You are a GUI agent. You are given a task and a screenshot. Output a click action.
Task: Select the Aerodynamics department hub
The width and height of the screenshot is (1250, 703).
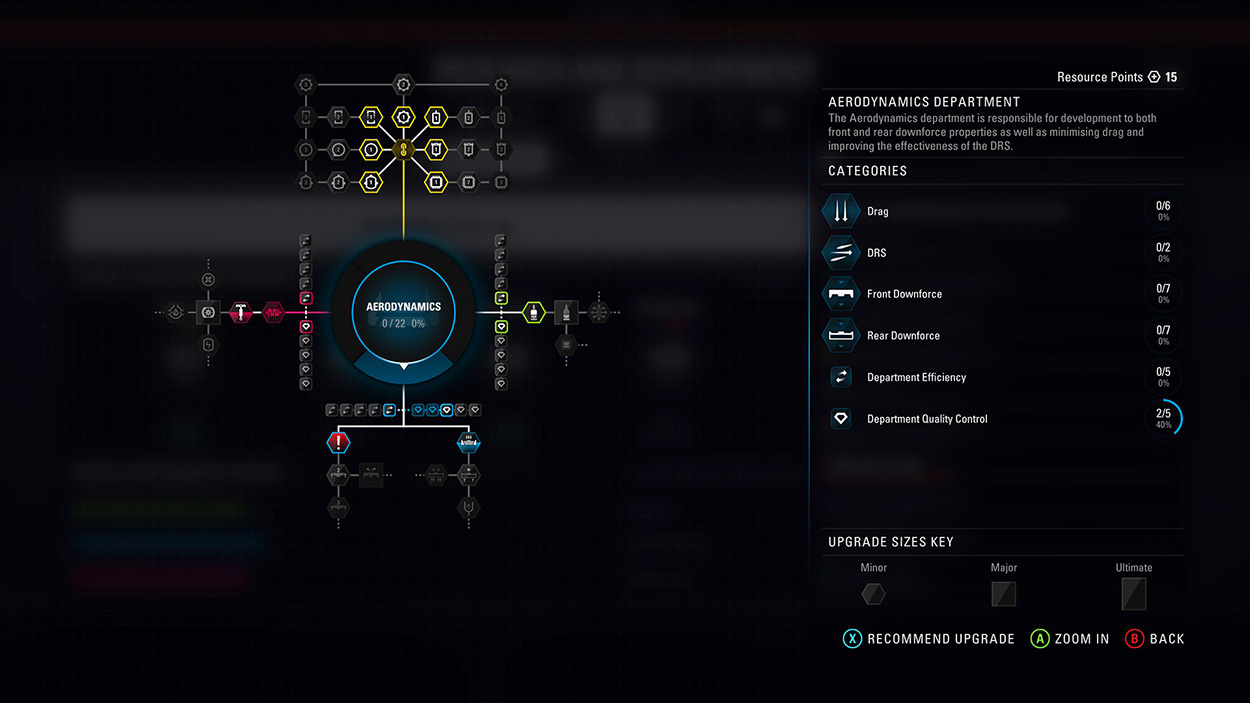click(x=403, y=313)
